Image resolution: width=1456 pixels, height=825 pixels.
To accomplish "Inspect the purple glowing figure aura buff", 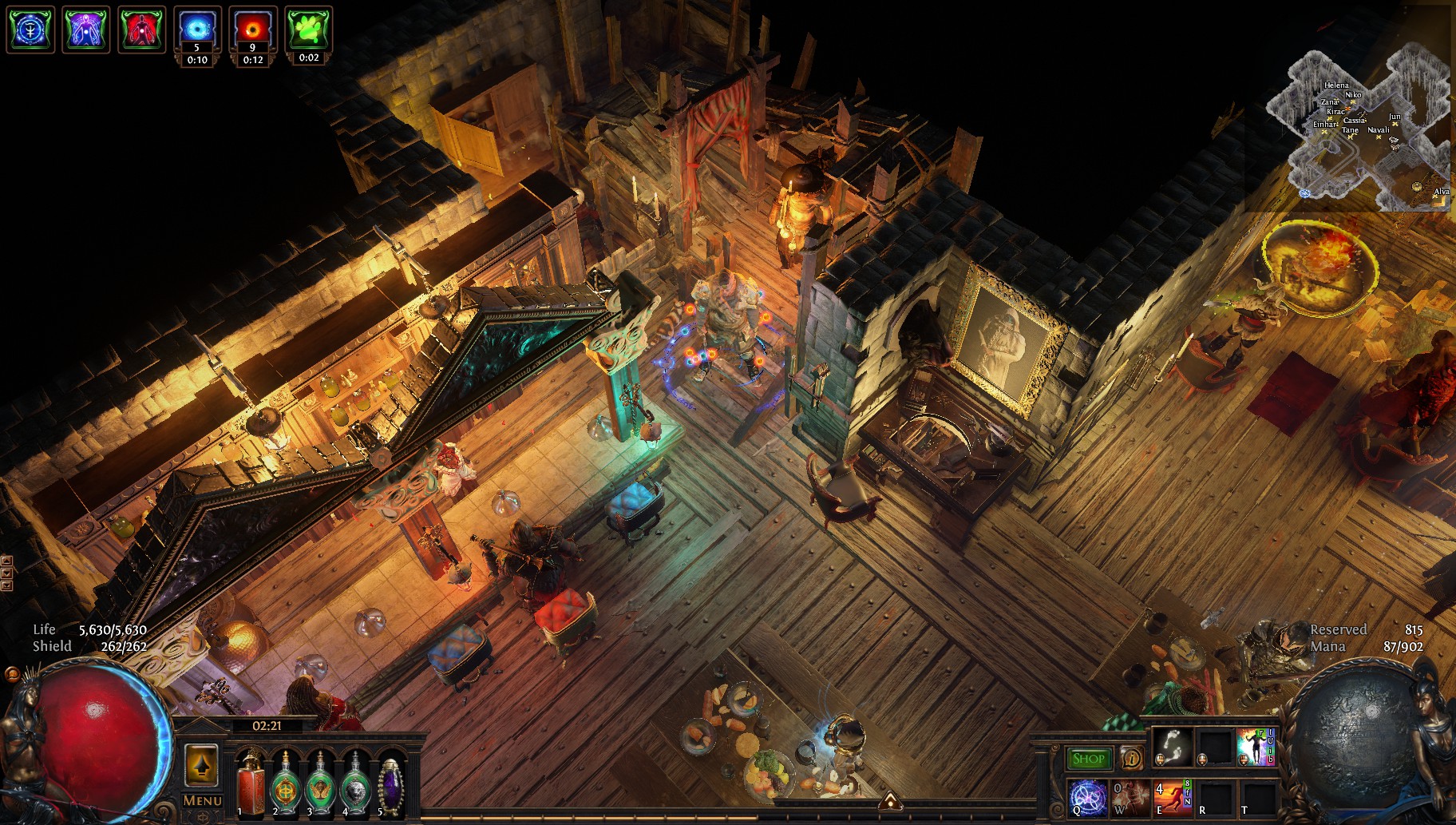I will 86,30.
